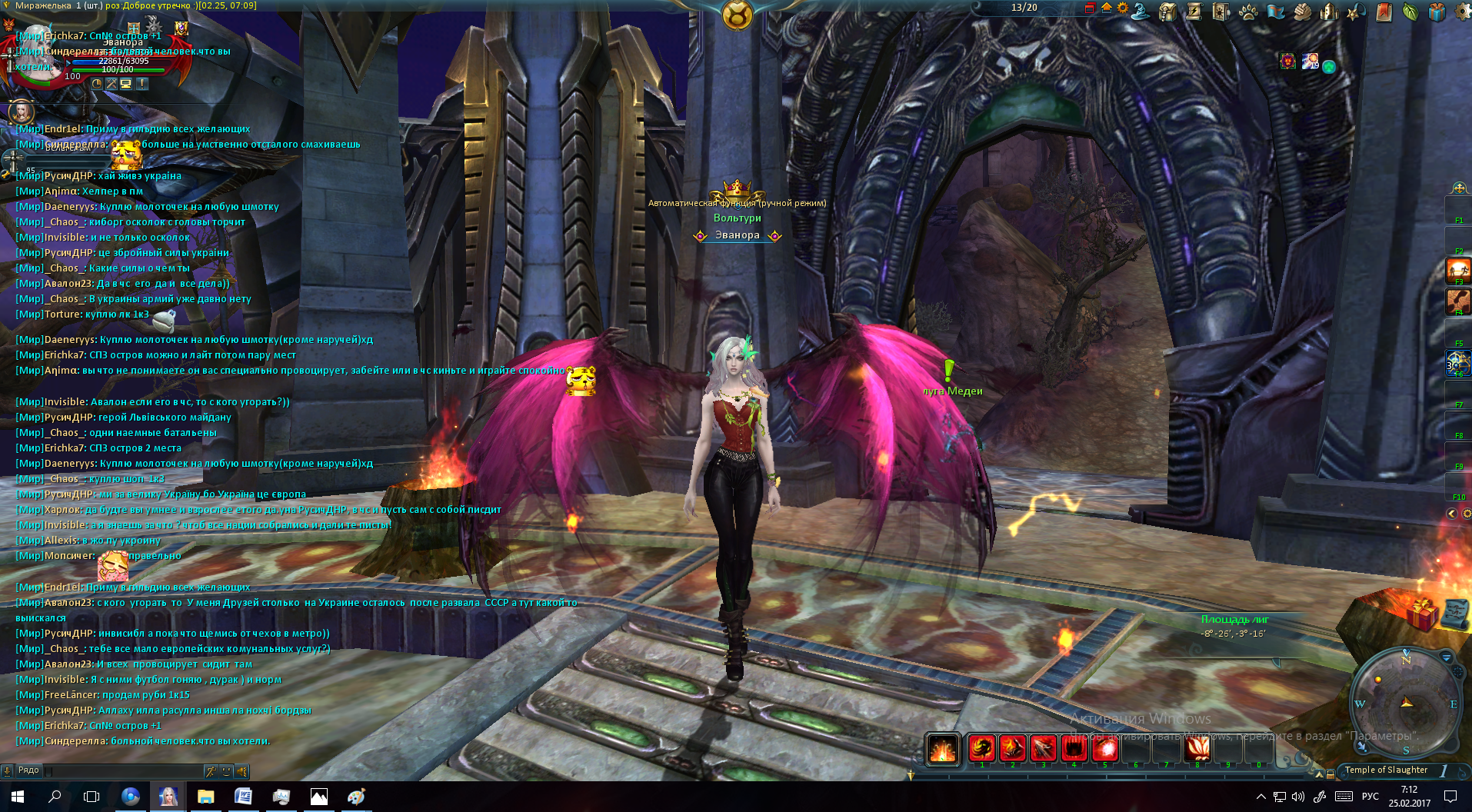Click the circular minimap

(1406, 703)
